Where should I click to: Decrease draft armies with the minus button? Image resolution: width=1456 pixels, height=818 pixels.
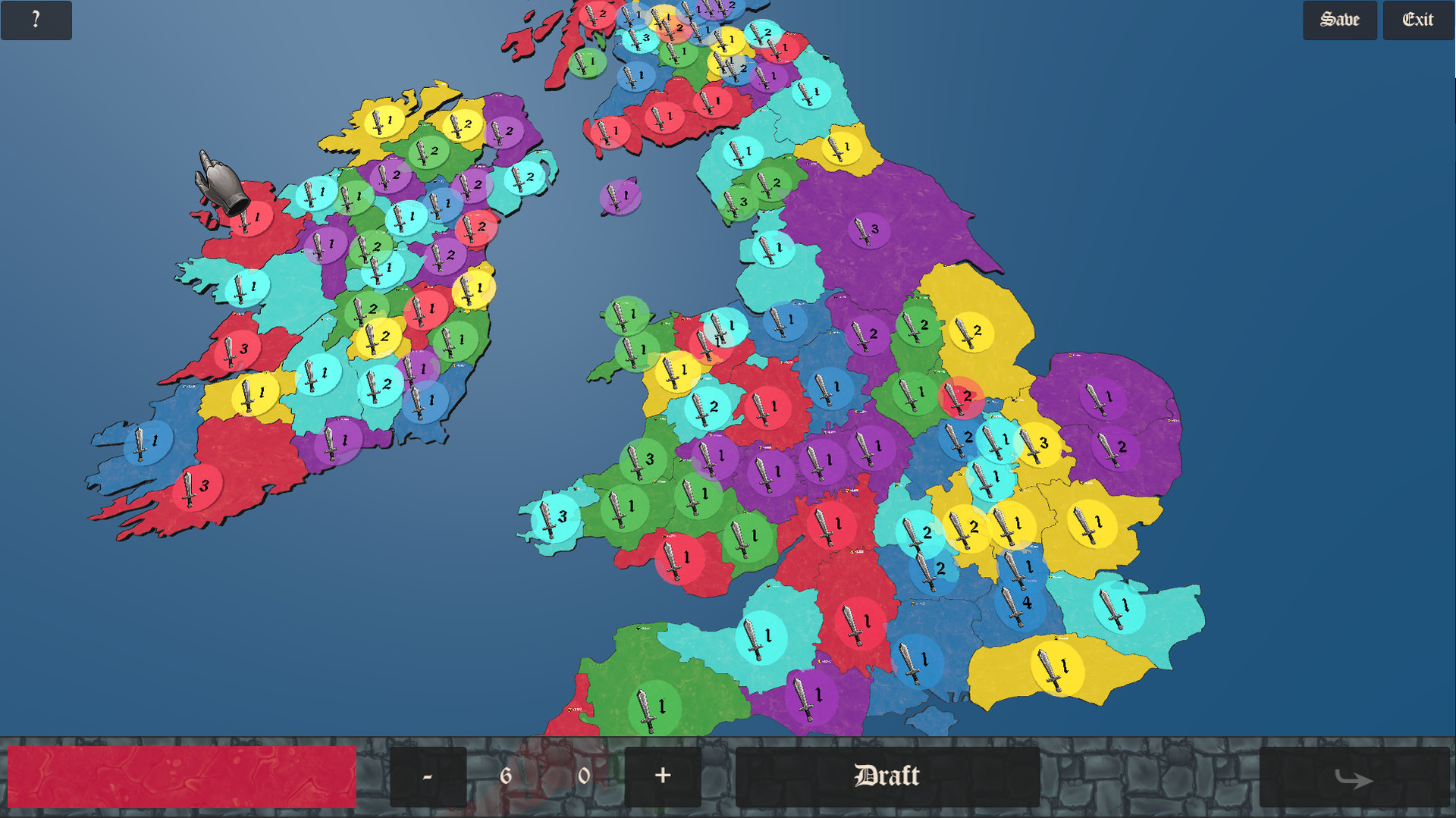pyautogui.click(x=428, y=776)
